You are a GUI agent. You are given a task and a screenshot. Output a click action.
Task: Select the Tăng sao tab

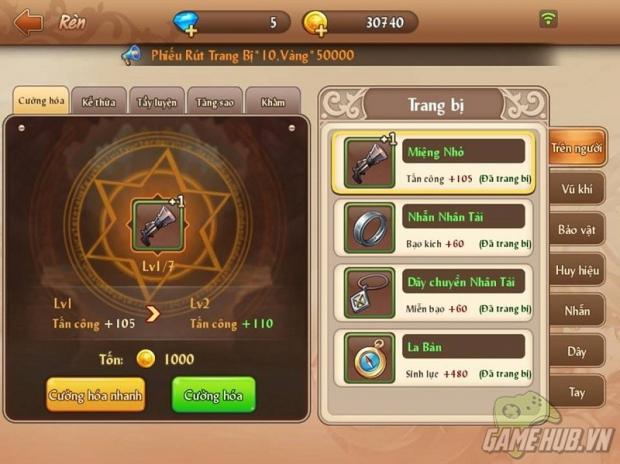point(214,102)
